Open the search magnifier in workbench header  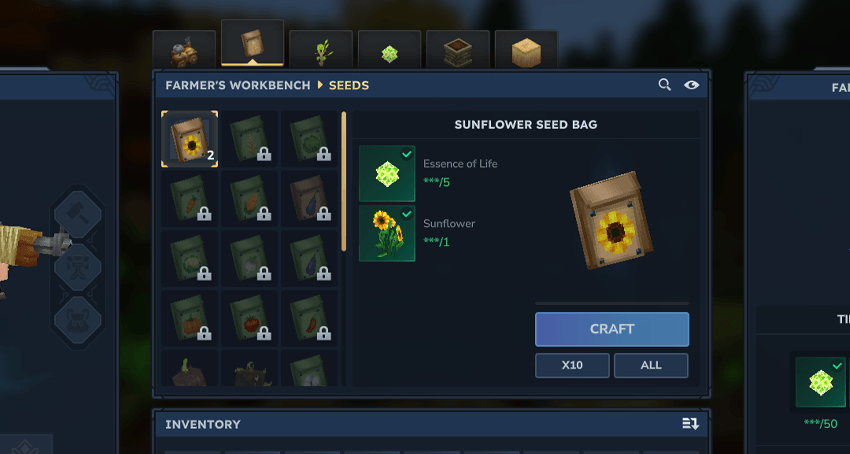665,85
